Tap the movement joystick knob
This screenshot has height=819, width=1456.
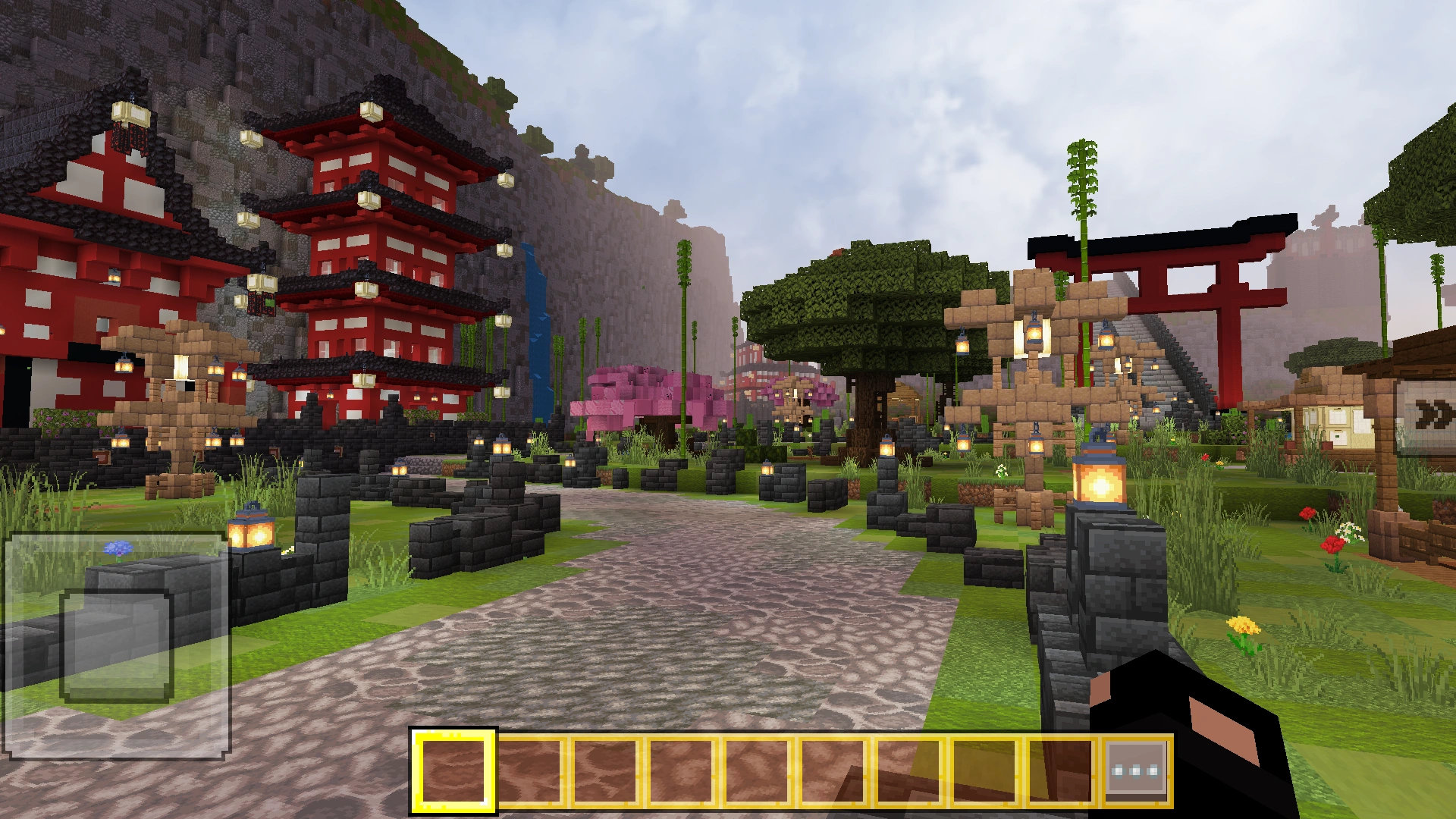(x=116, y=645)
